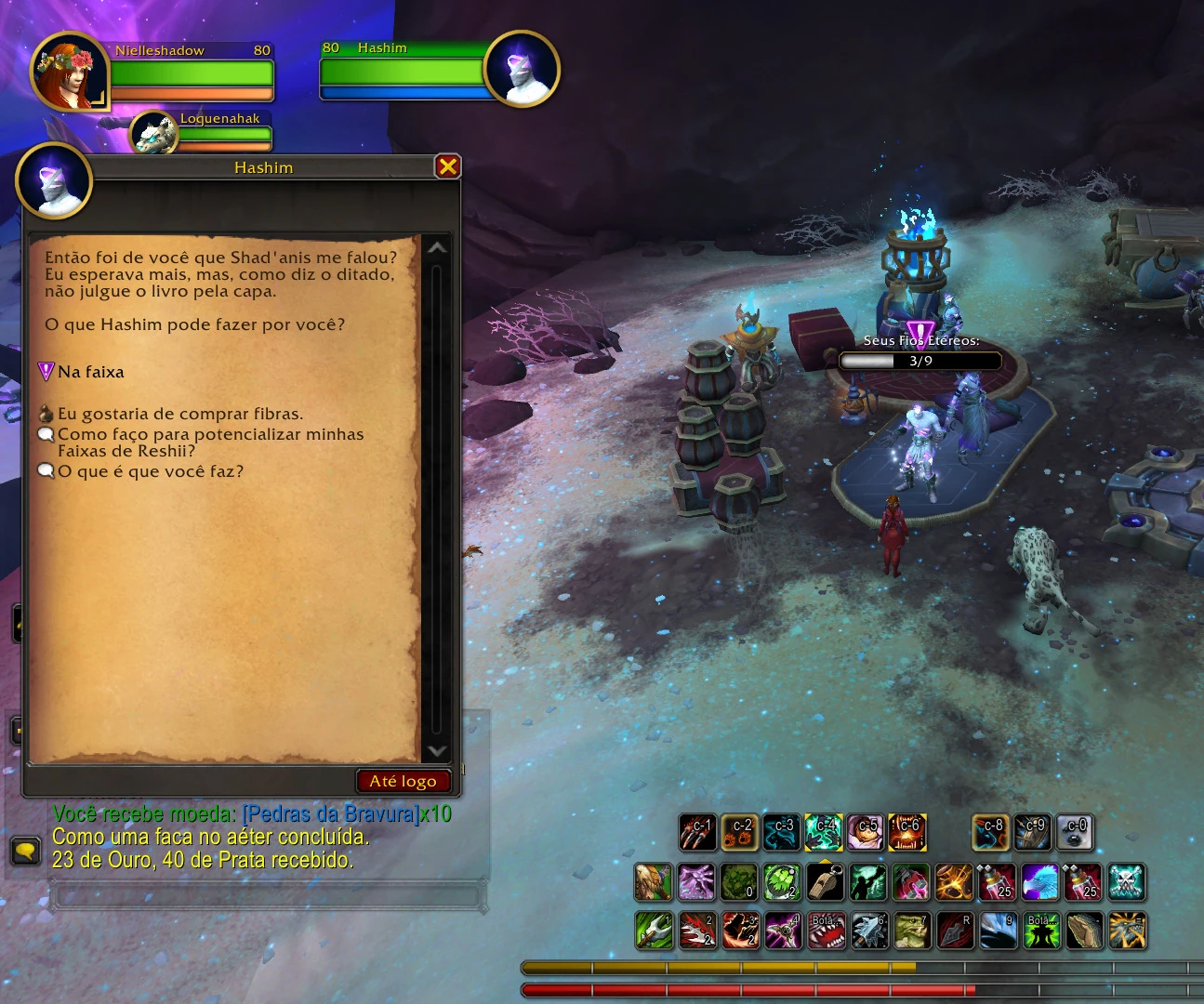This screenshot has height=1004, width=1204.
Task: Select the quest option Na faixa
Action: click(90, 371)
